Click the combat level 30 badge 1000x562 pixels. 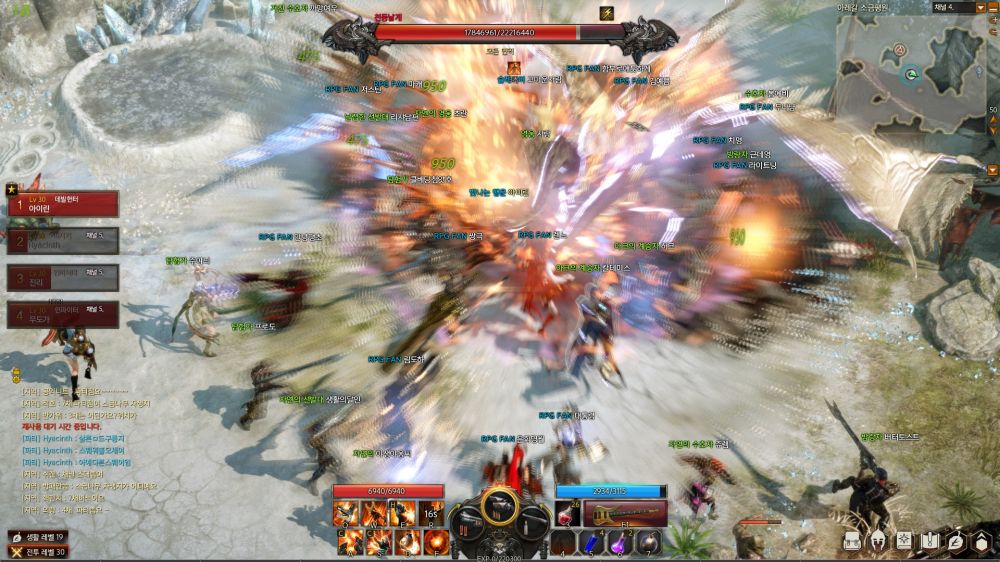coord(37,551)
